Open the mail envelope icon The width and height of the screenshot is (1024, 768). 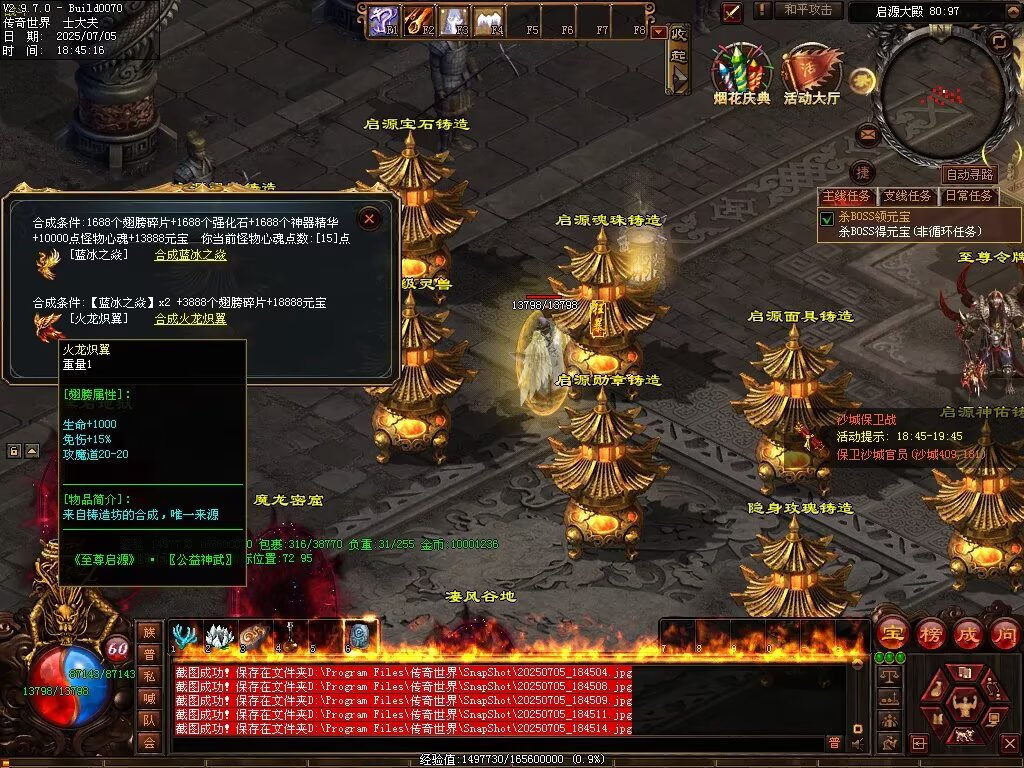(867, 134)
